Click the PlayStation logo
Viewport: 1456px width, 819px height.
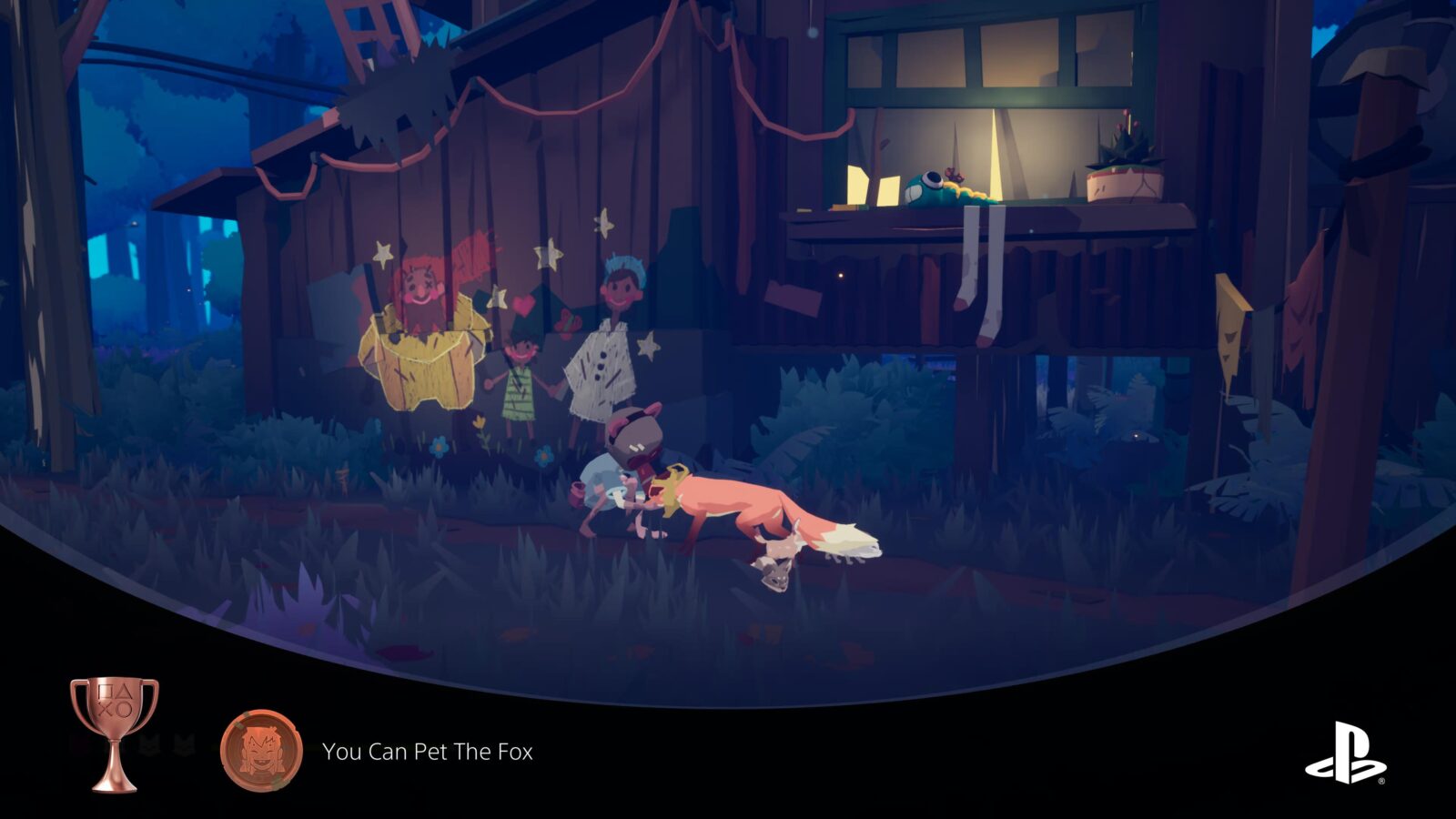[1345, 753]
